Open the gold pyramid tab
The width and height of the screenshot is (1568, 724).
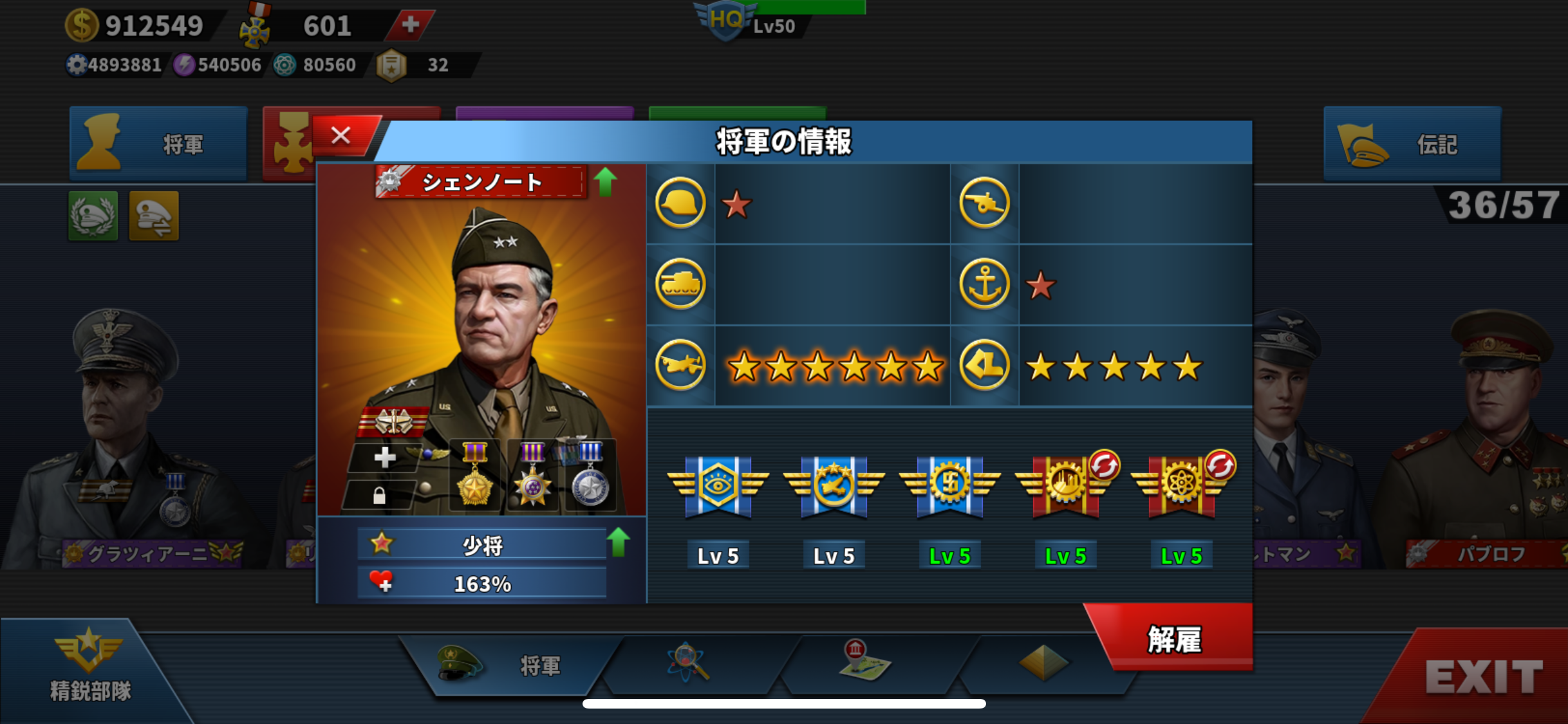pos(1043,663)
